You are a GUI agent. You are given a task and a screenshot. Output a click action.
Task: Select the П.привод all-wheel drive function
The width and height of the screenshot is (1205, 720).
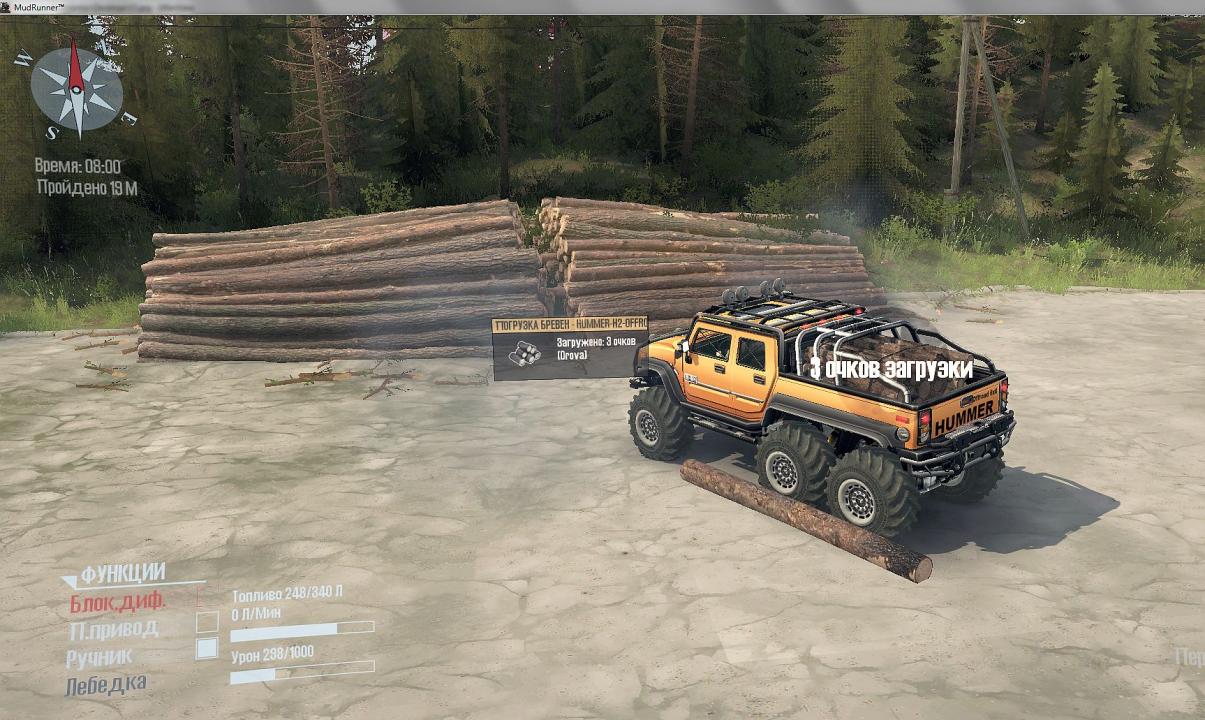point(112,630)
